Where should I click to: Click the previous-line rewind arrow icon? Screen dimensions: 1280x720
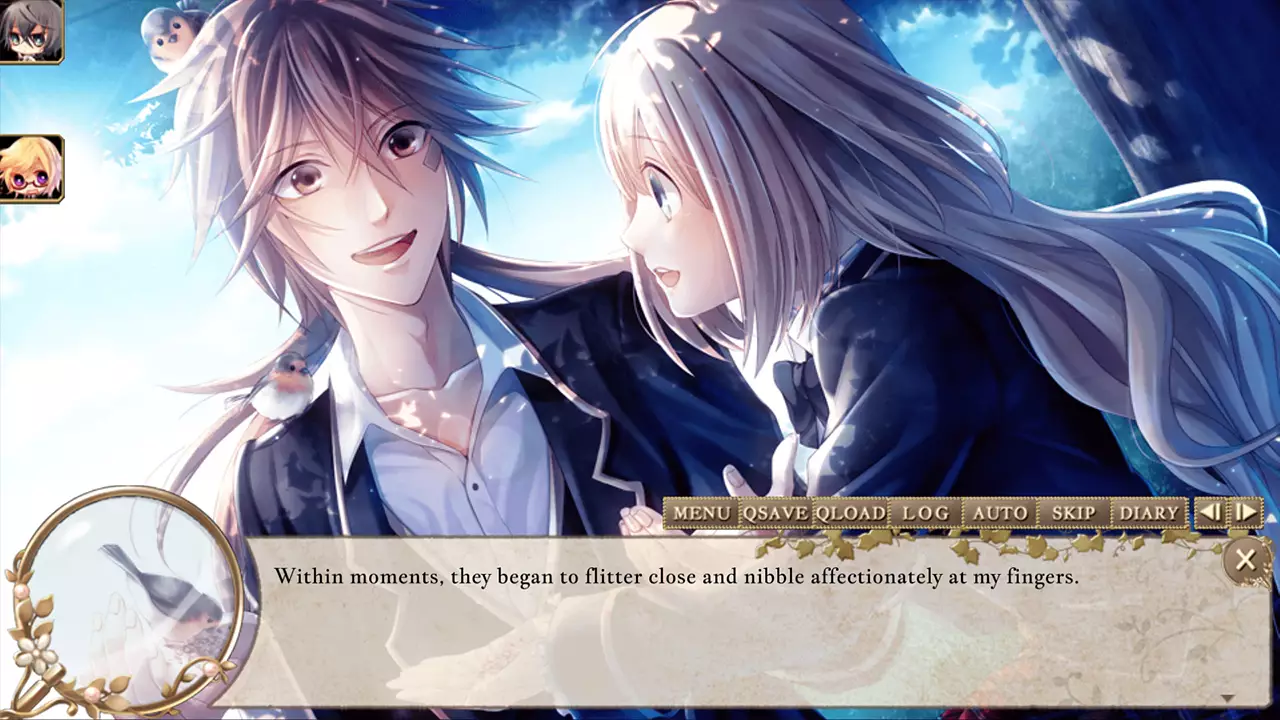pyautogui.click(x=1211, y=512)
